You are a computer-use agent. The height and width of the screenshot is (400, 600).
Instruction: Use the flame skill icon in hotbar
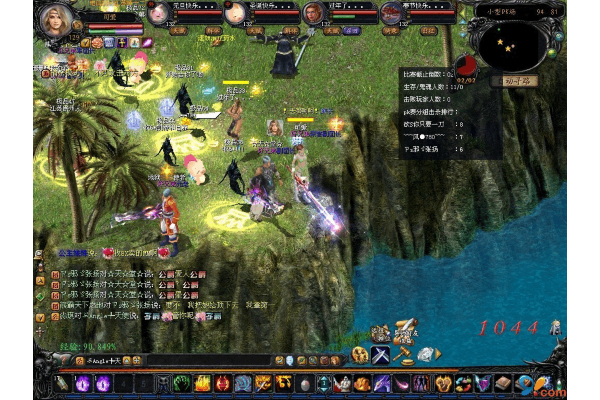click(202, 383)
